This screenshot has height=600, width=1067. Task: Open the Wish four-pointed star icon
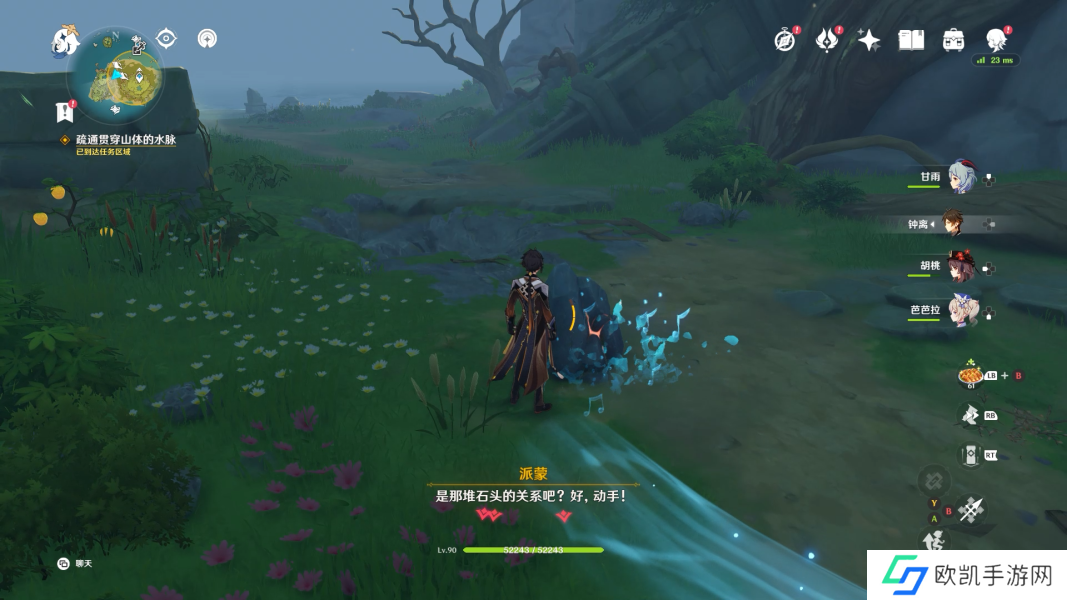pos(868,40)
